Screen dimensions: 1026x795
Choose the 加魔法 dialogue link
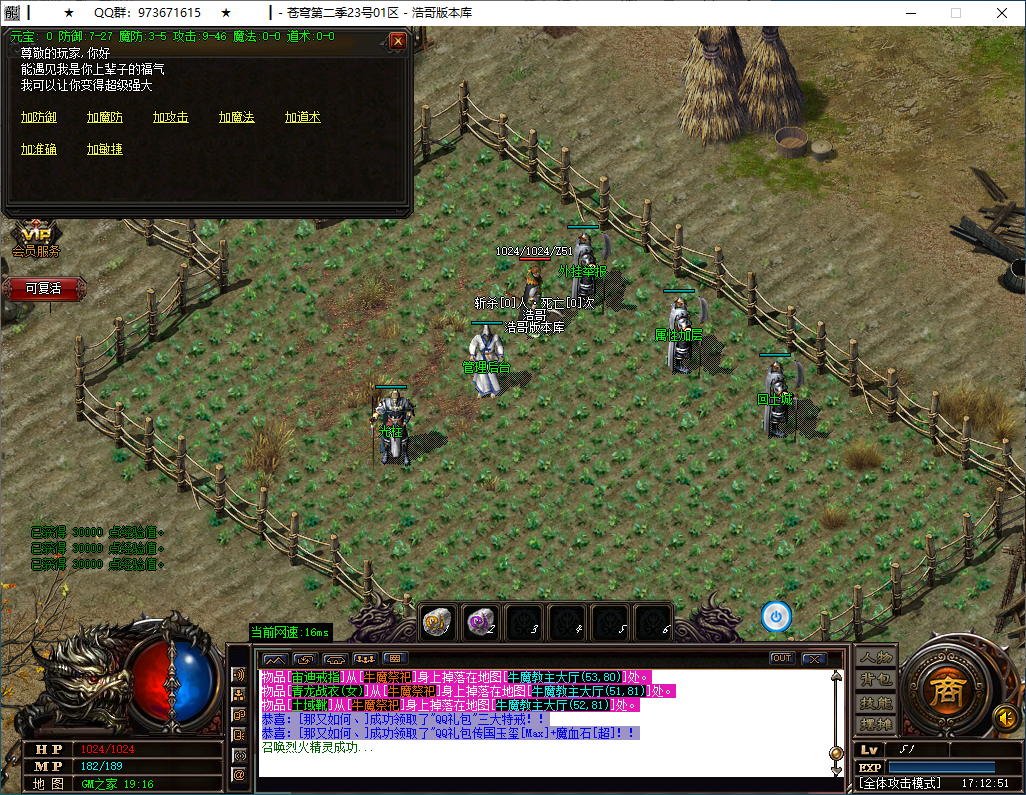click(x=237, y=118)
